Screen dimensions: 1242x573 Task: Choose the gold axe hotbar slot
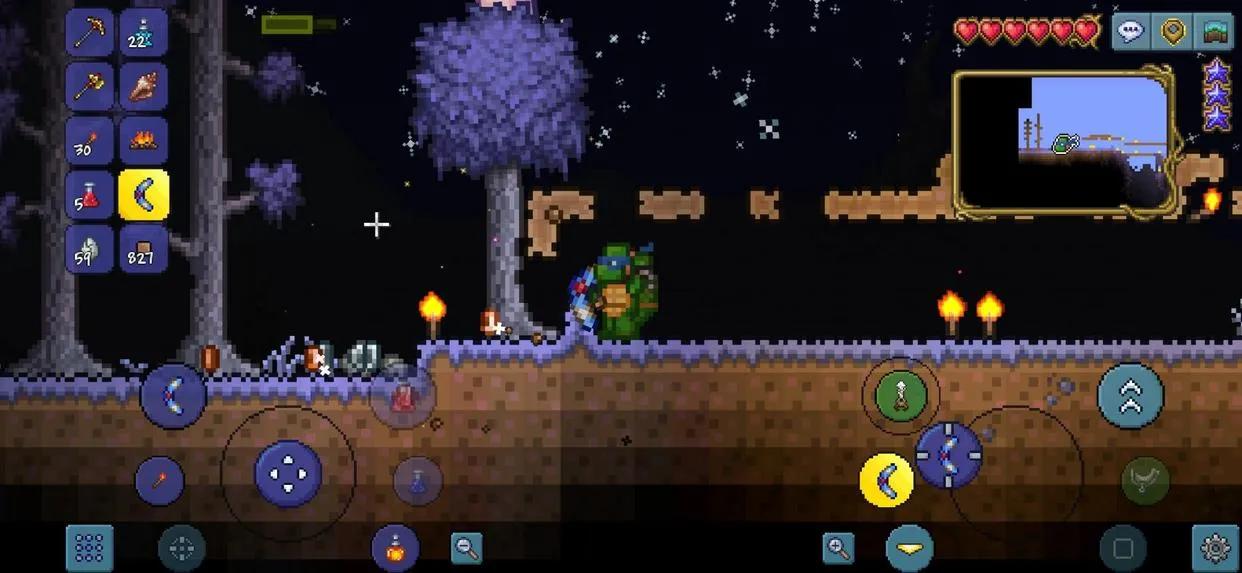point(90,86)
